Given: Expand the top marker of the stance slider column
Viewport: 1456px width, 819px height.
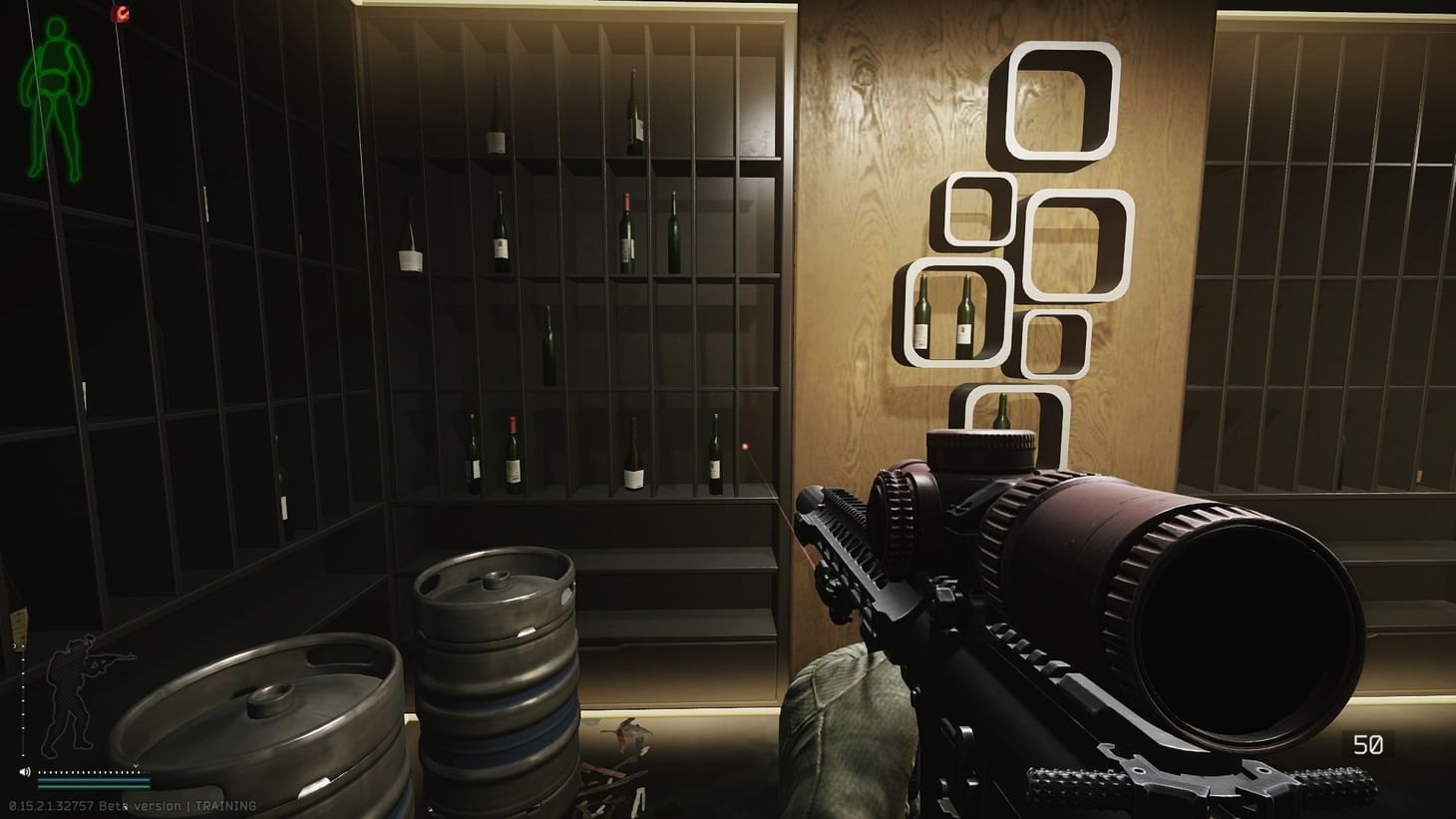Looking at the screenshot, I should tap(23, 643).
